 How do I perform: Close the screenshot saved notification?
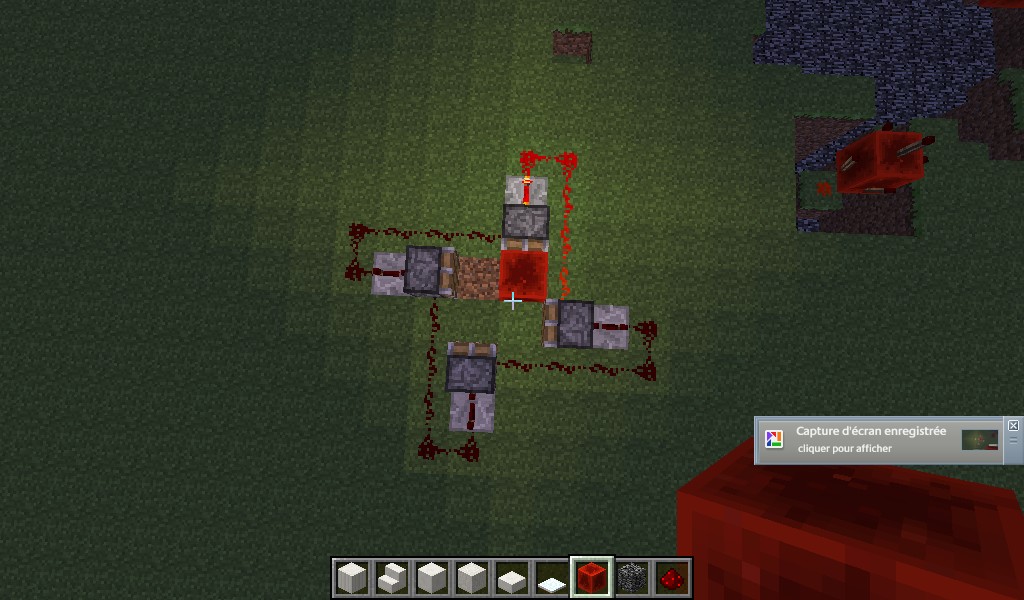[x=1013, y=425]
